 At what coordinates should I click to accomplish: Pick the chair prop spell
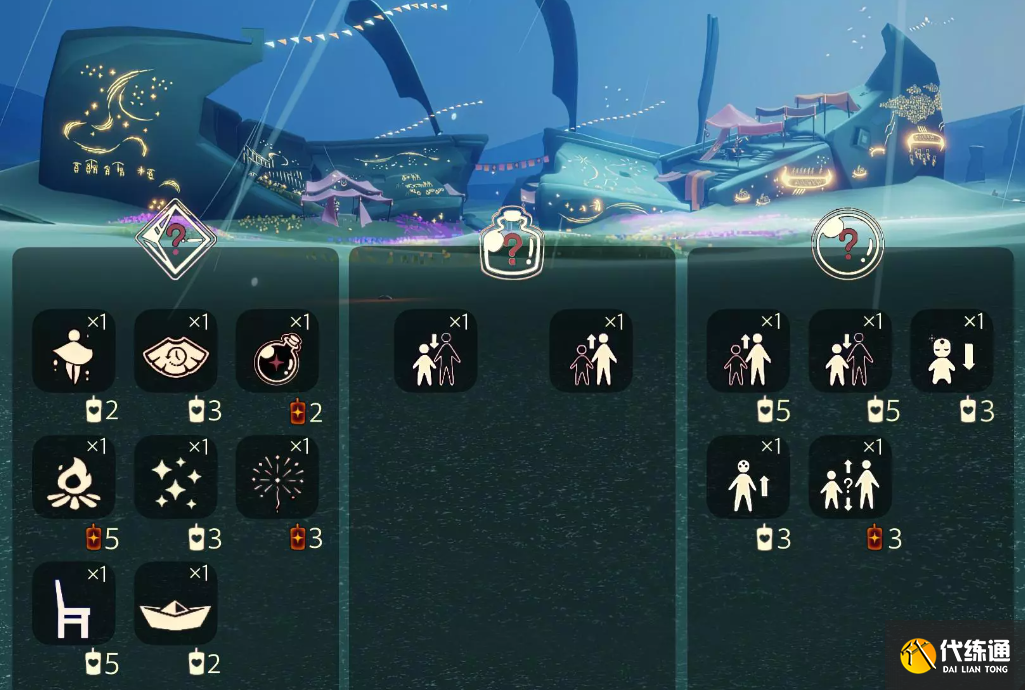pyautogui.click(x=74, y=604)
